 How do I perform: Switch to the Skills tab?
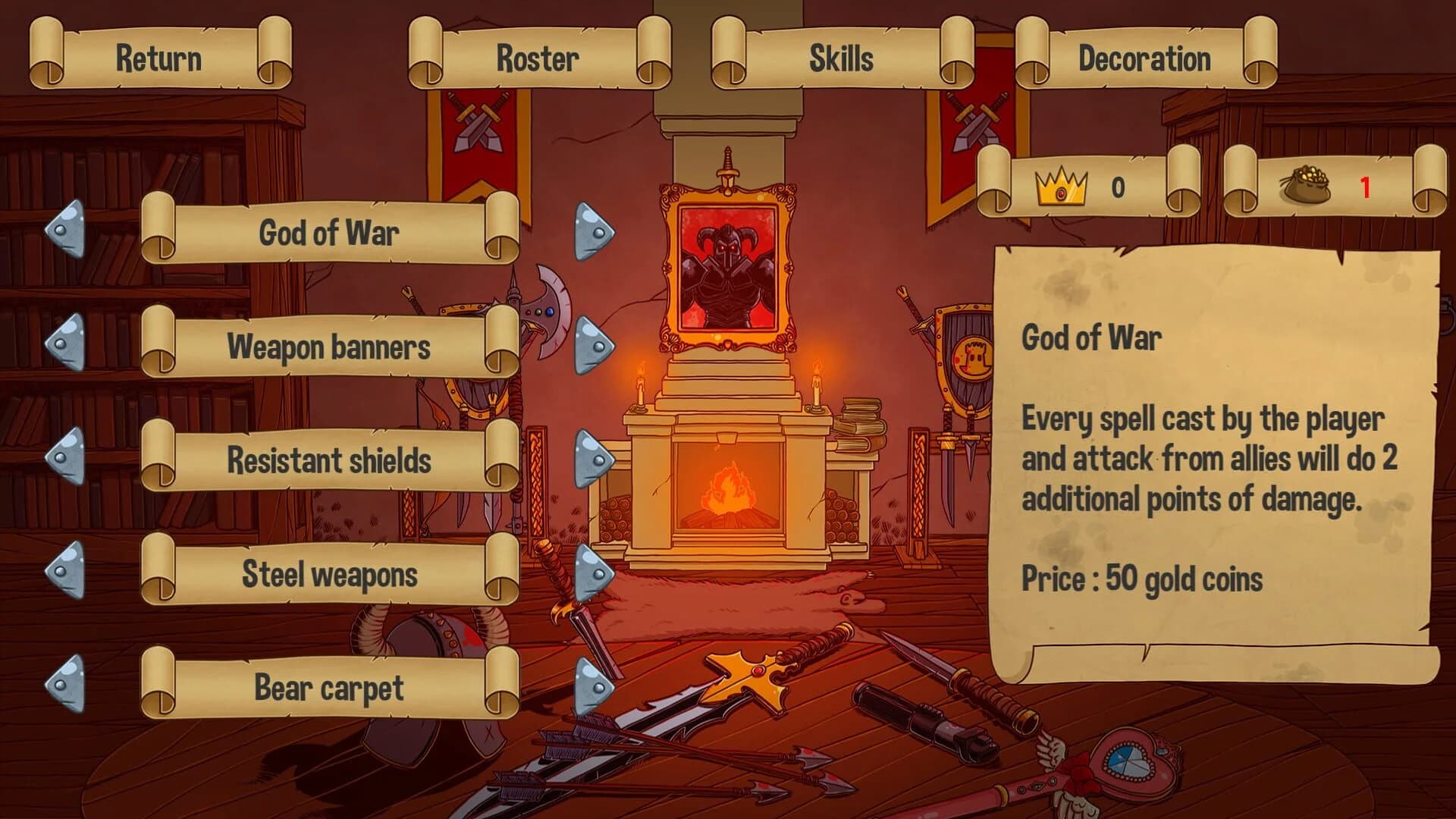pos(840,57)
